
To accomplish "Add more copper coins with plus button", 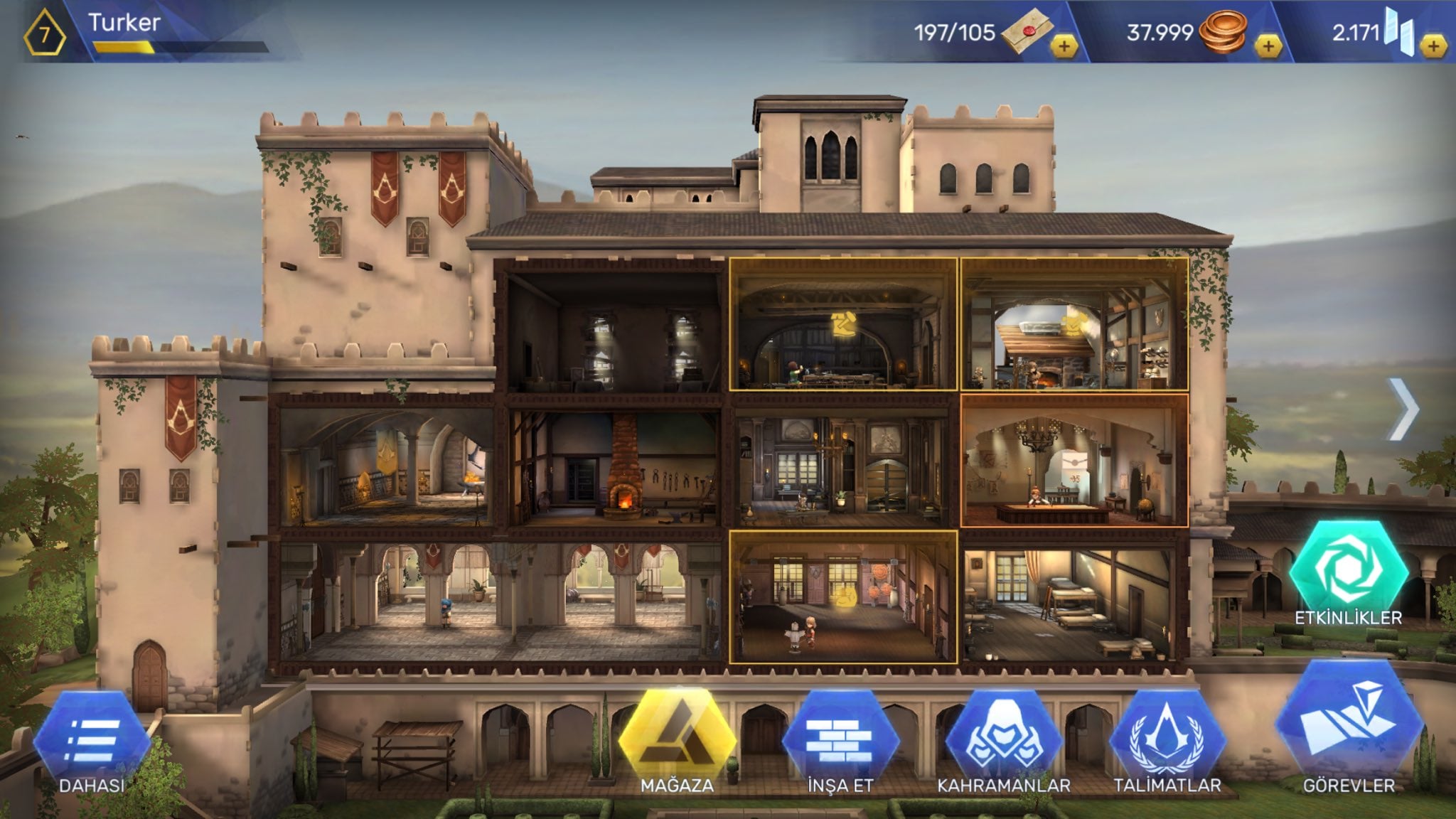I will click(x=1268, y=47).
